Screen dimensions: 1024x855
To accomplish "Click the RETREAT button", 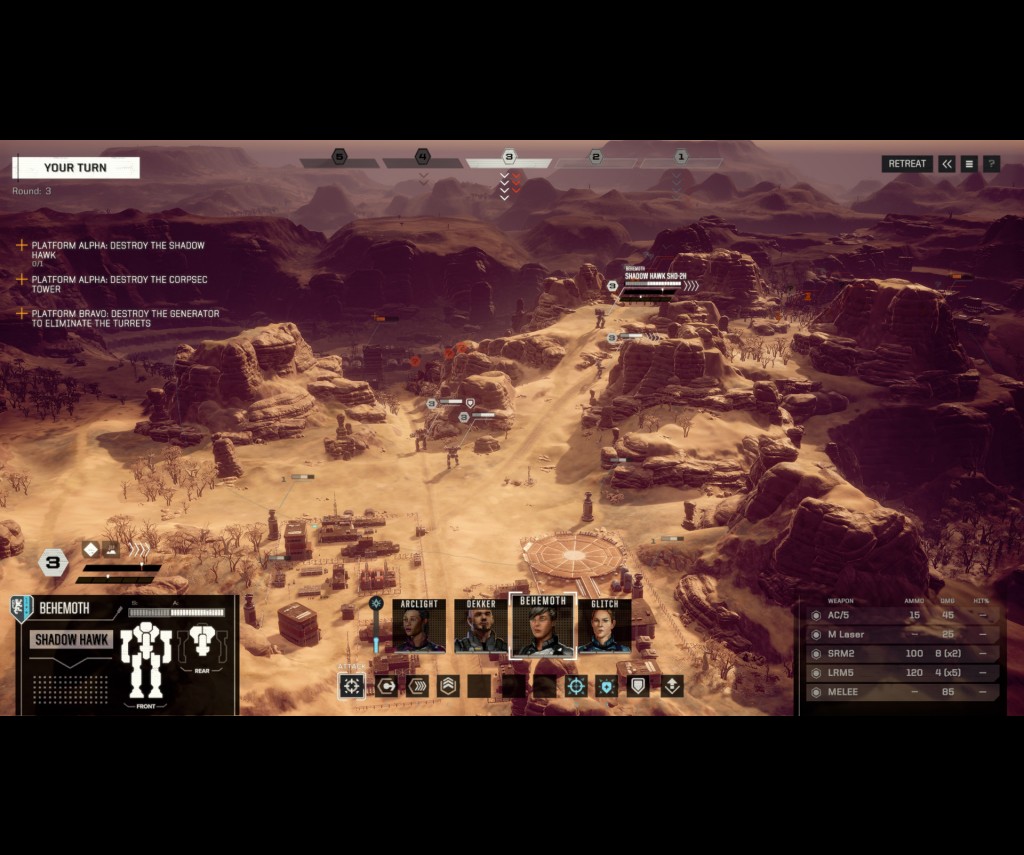I will [907, 164].
